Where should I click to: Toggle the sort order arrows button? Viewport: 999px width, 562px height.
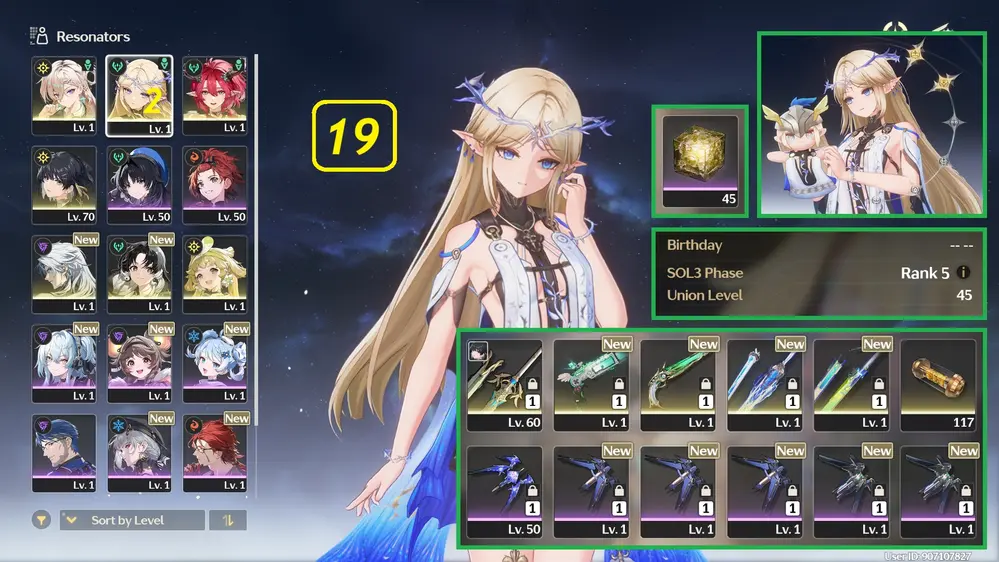click(228, 520)
